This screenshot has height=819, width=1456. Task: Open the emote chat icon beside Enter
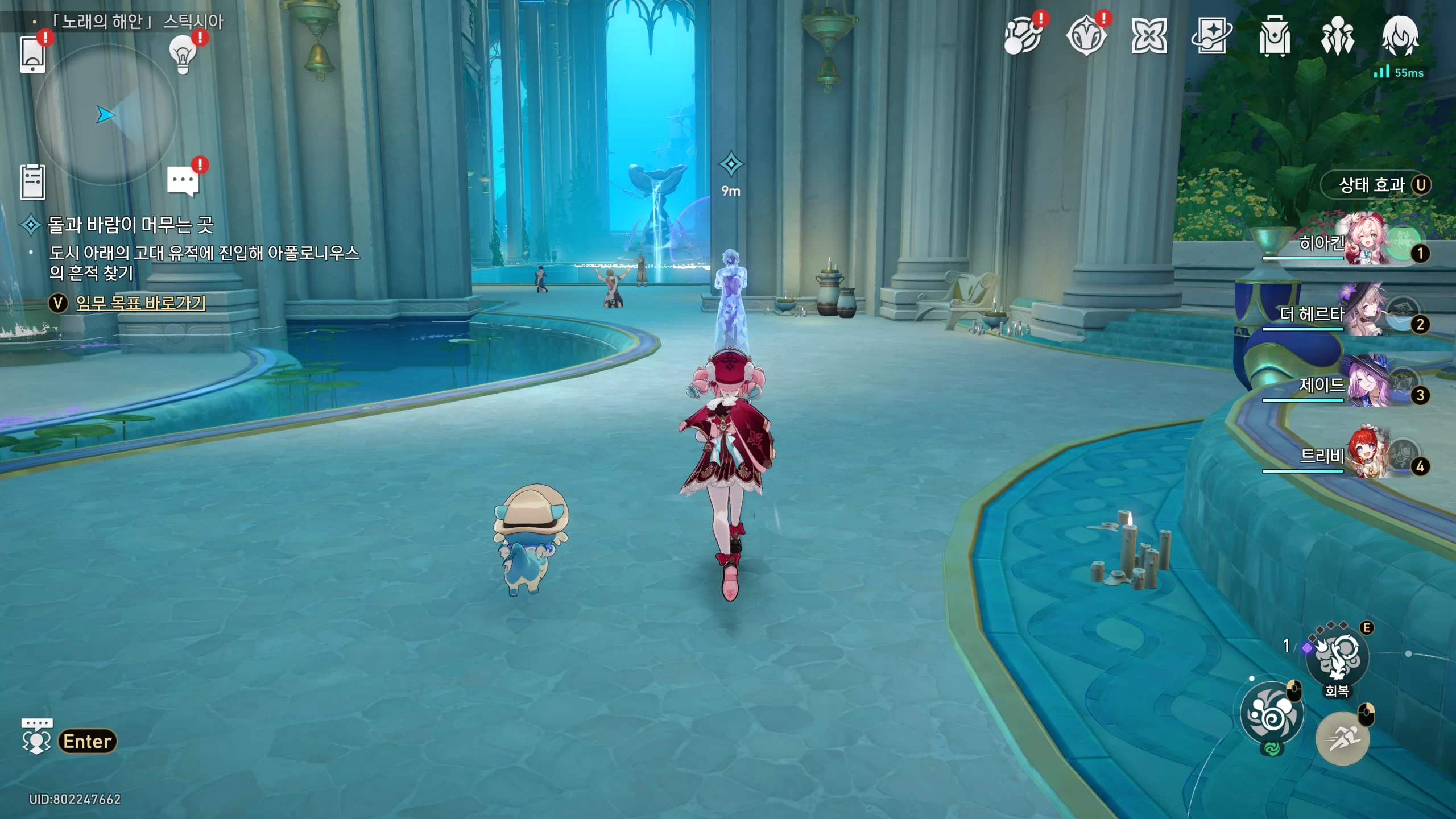36,737
